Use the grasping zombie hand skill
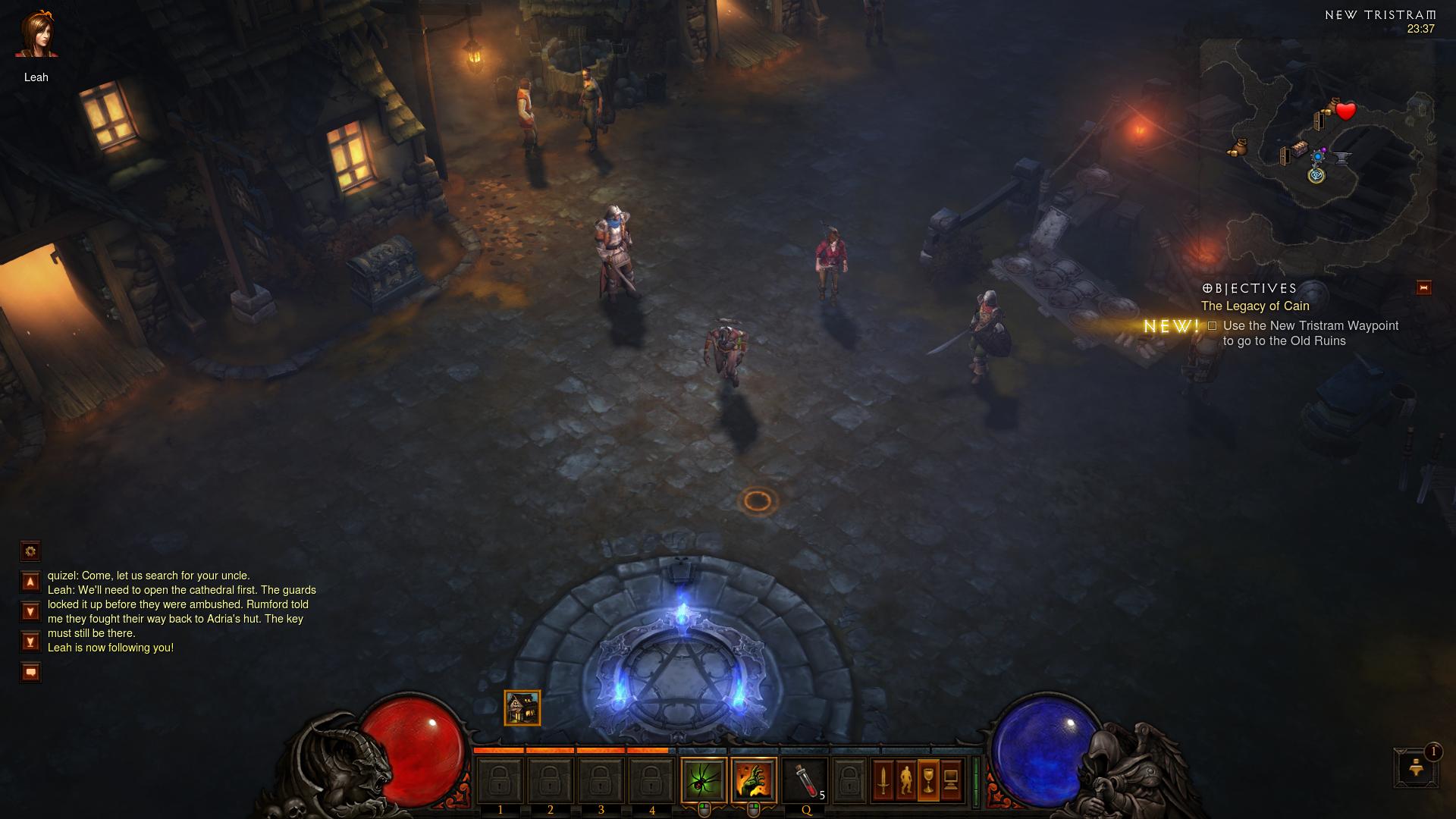Image resolution: width=1456 pixels, height=819 pixels. click(754, 780)
